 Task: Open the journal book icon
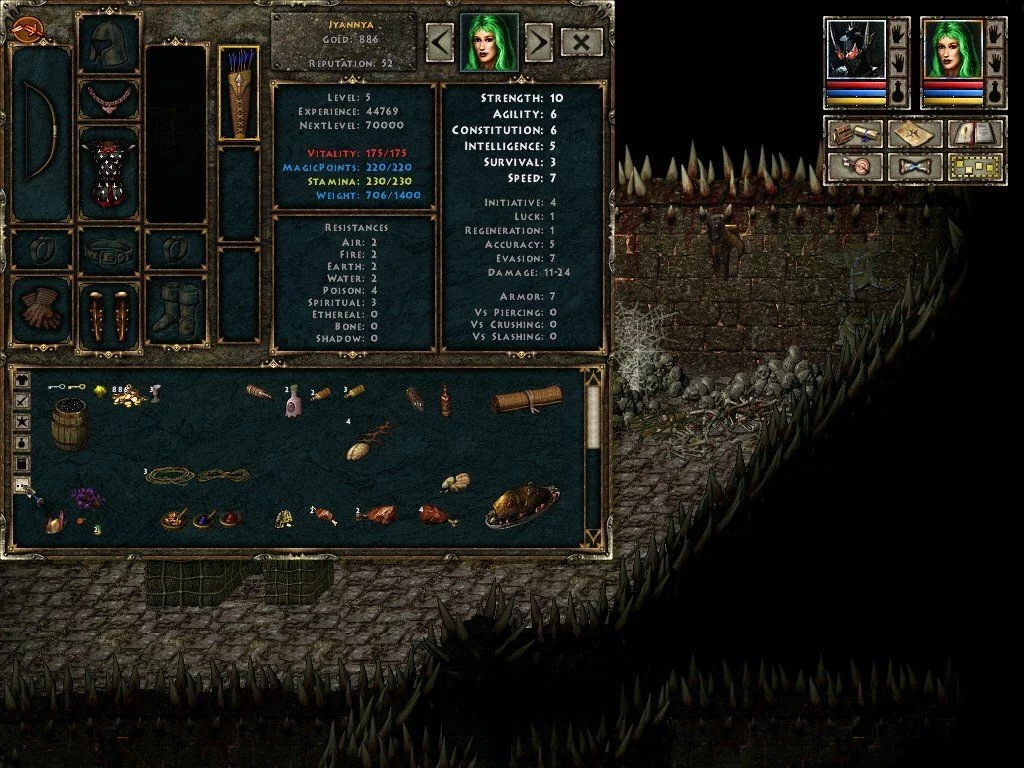pyautogui.click(x=975, y=134)
